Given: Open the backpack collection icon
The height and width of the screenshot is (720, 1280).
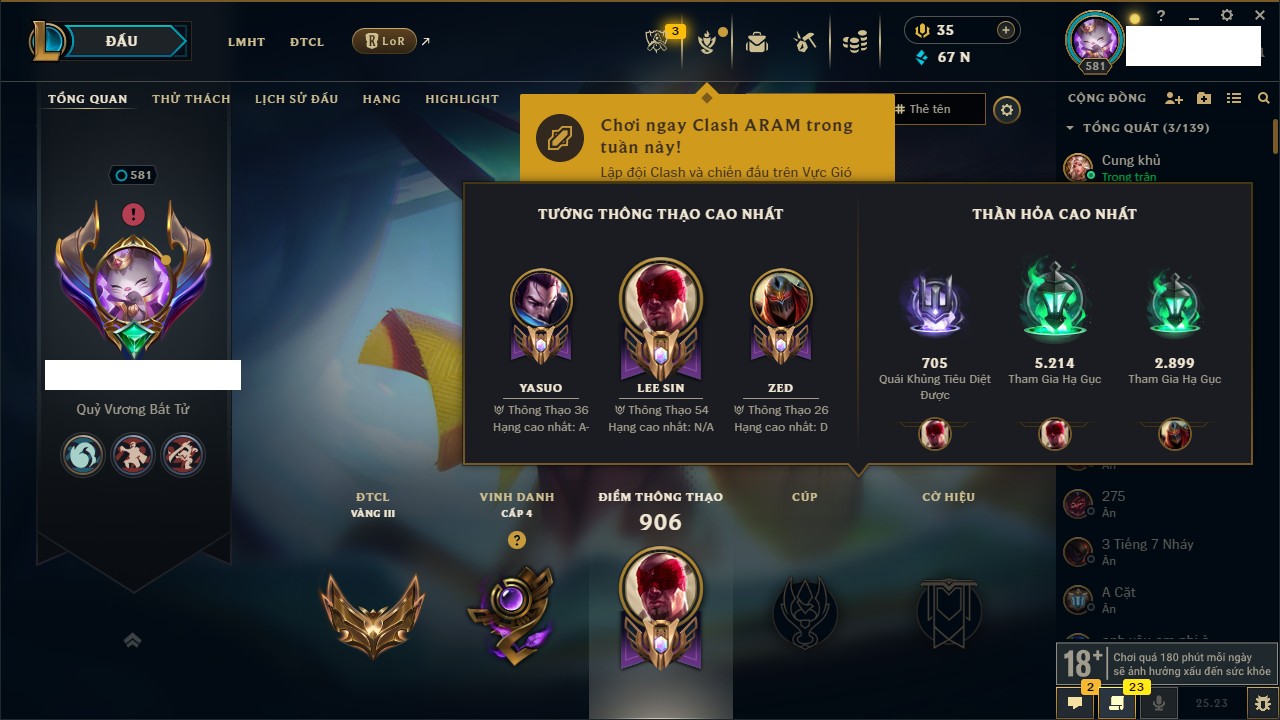Looking at the screenshot, I should (757, 42).
